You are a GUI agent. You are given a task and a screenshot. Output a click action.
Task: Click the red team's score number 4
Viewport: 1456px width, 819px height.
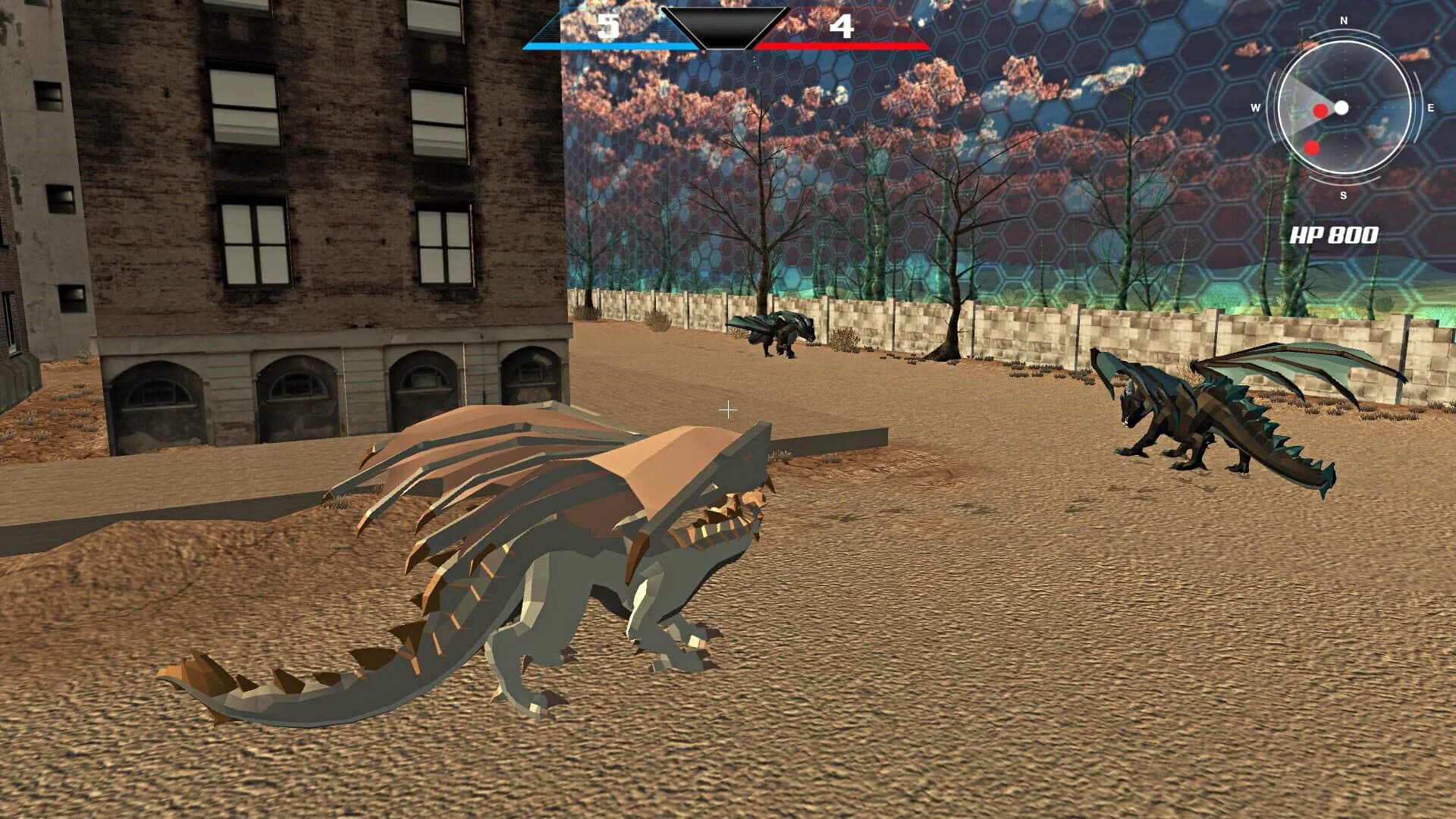click(x=842, y=25)
